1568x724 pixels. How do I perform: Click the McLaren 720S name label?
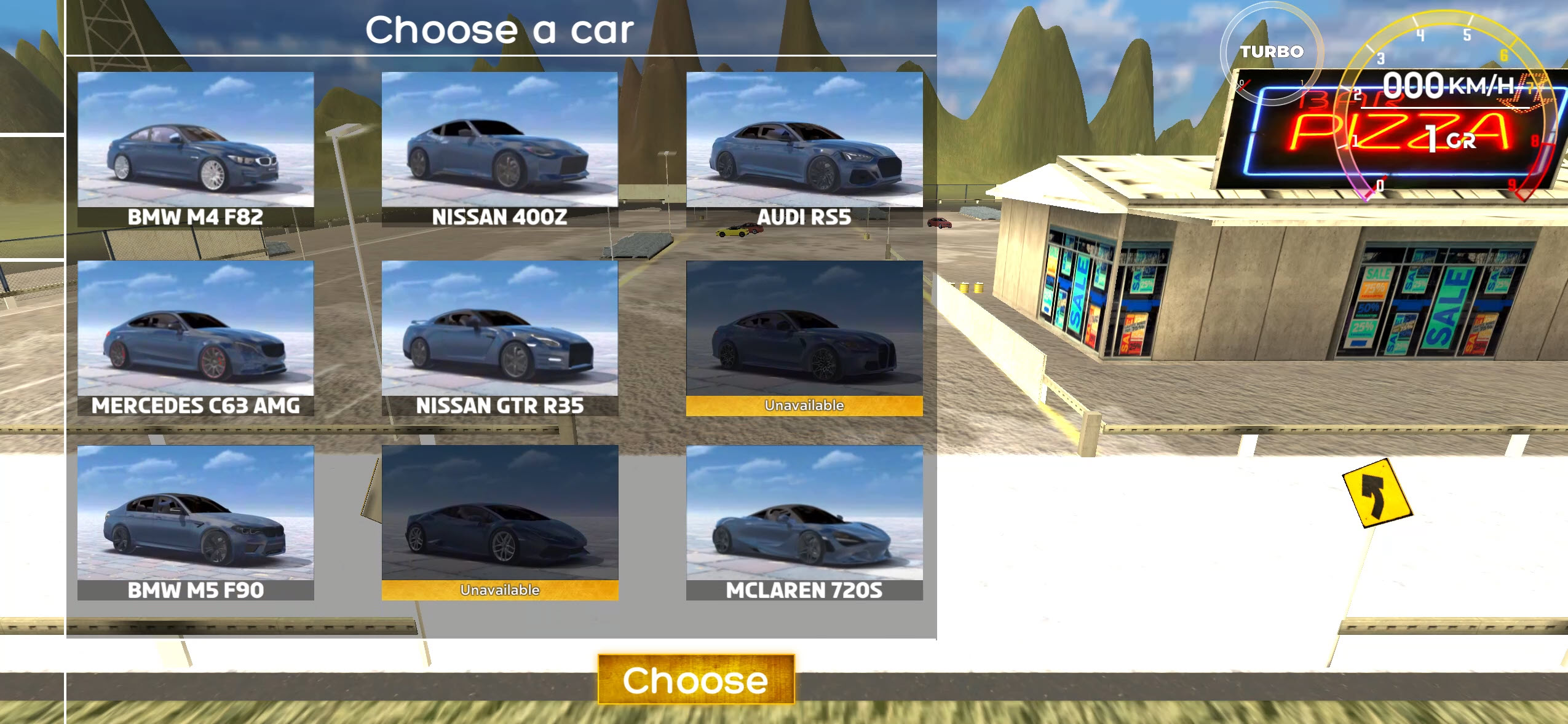pyautogui.click(x=802, y=588)
